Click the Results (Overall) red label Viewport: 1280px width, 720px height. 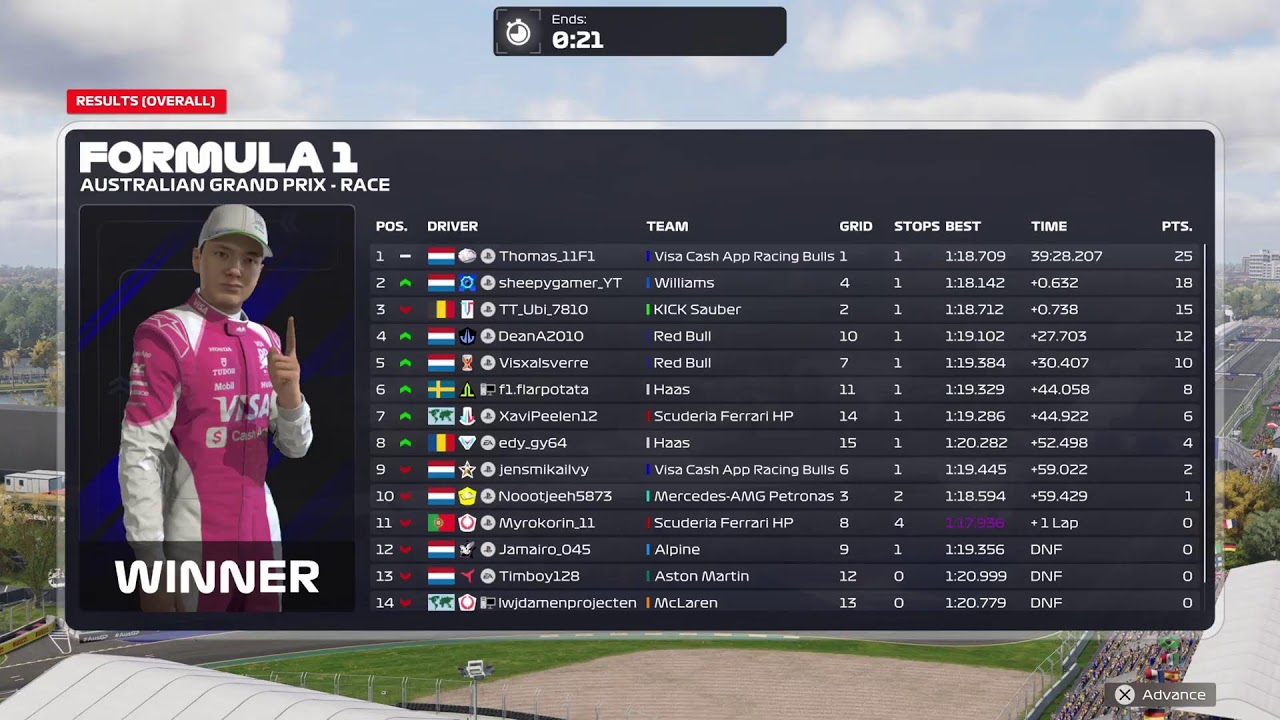146,101
